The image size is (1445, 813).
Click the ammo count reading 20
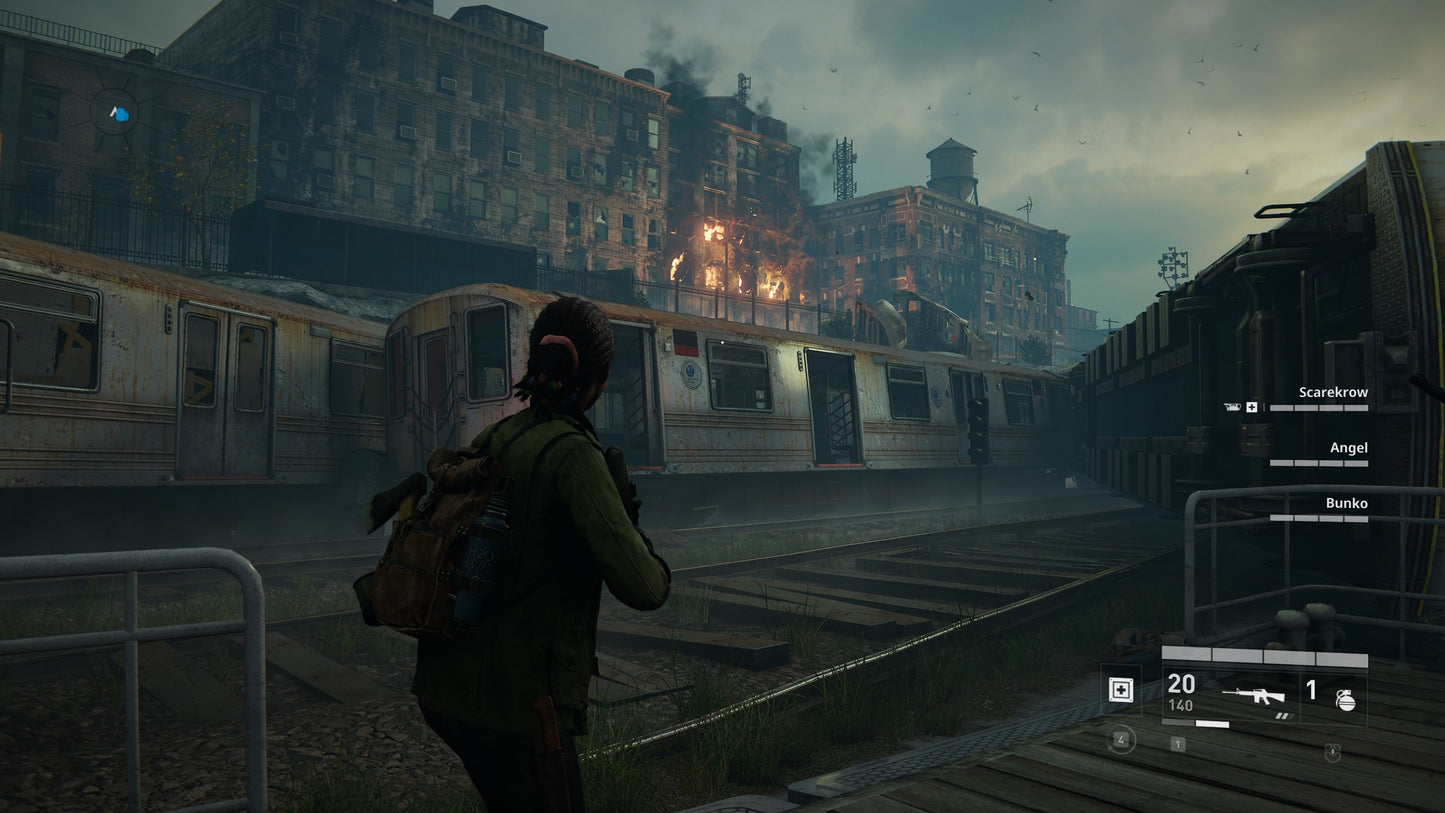click(1181, 685)
